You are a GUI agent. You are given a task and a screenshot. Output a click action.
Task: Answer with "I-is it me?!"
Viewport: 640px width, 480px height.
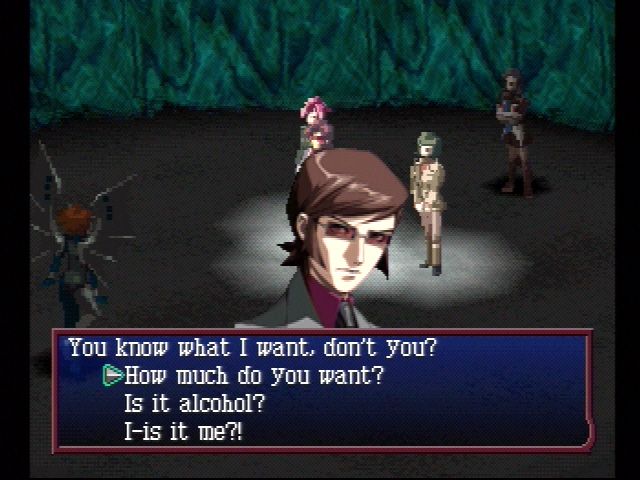click(183, 432)
